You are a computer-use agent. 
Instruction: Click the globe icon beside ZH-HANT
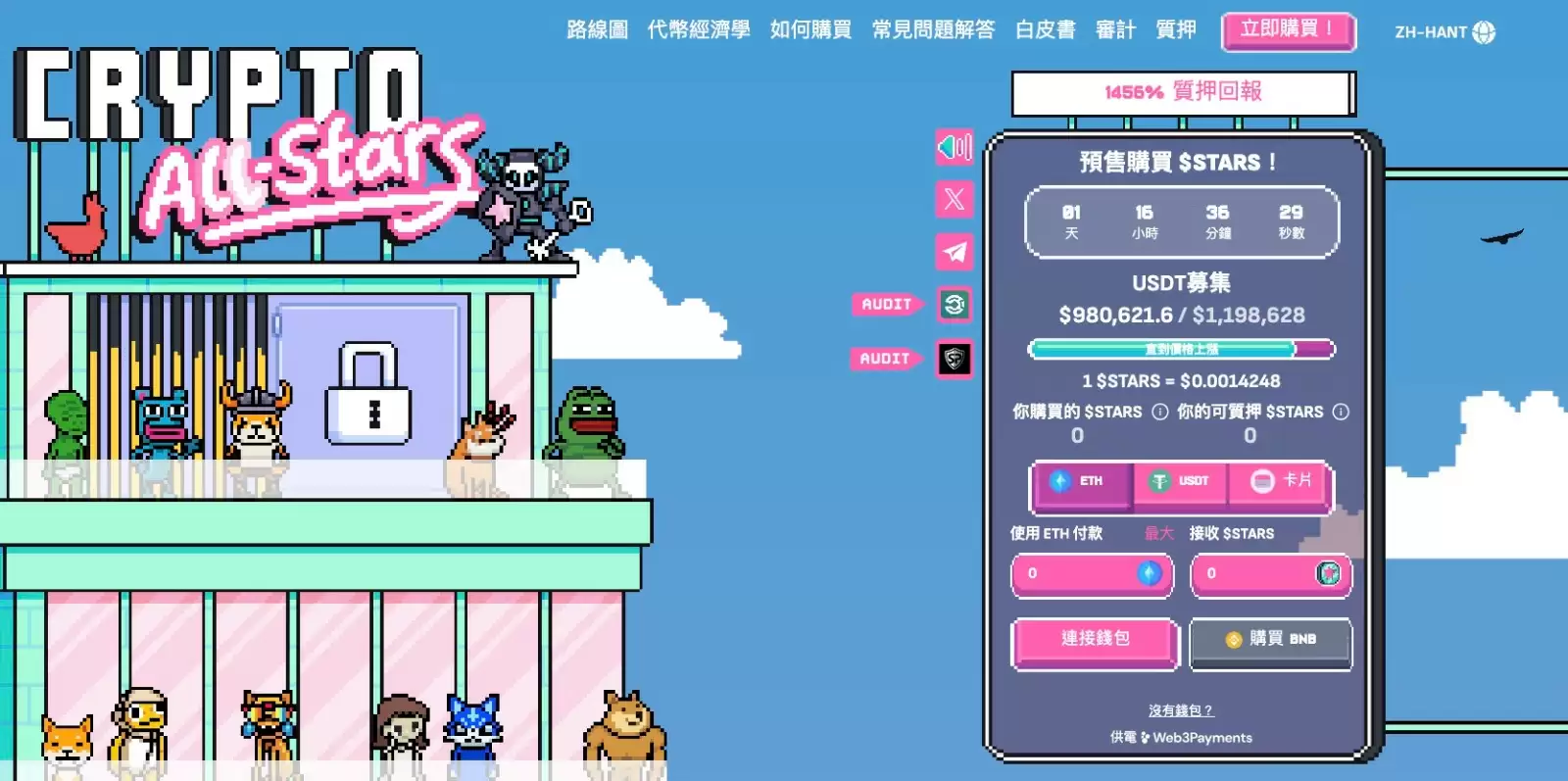point(1482,30)
